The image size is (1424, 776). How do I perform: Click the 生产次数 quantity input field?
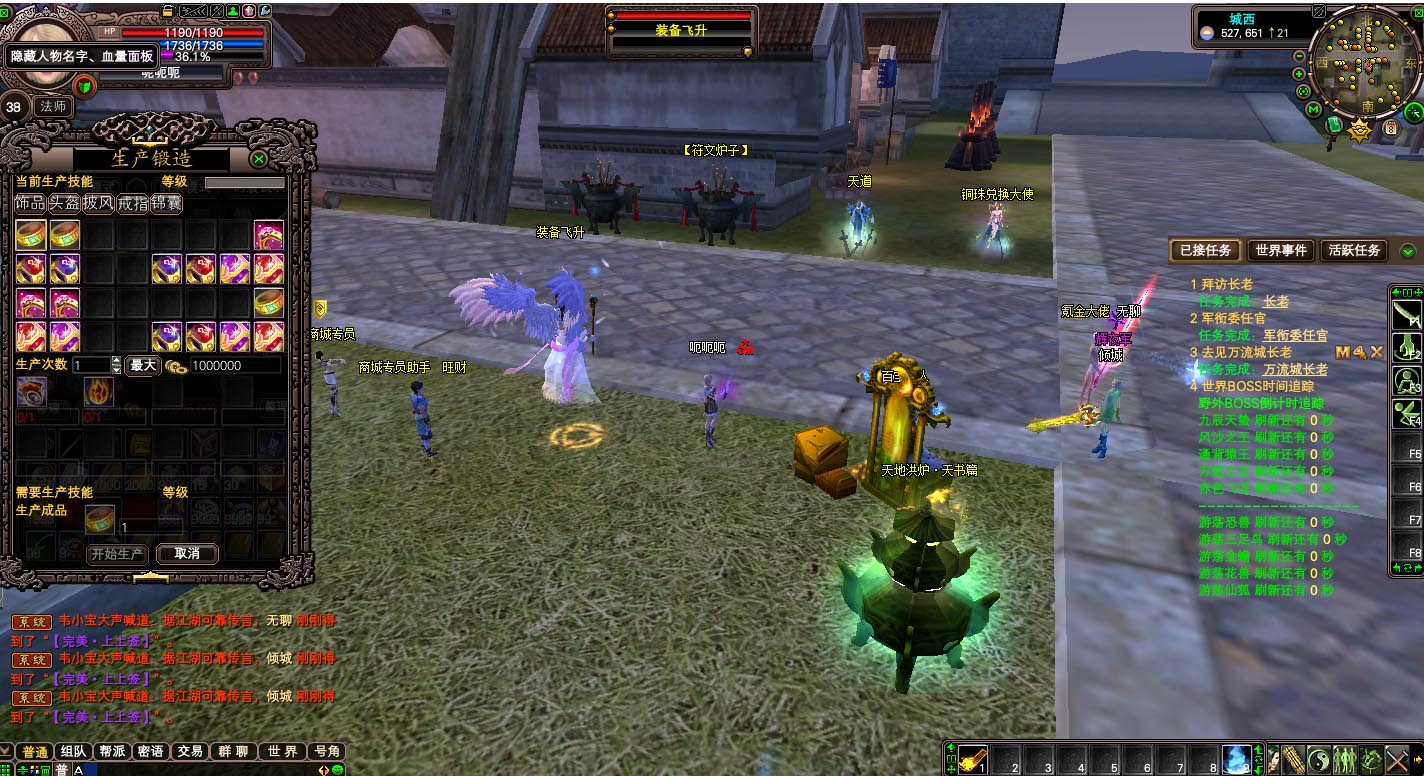pos(90,366)
